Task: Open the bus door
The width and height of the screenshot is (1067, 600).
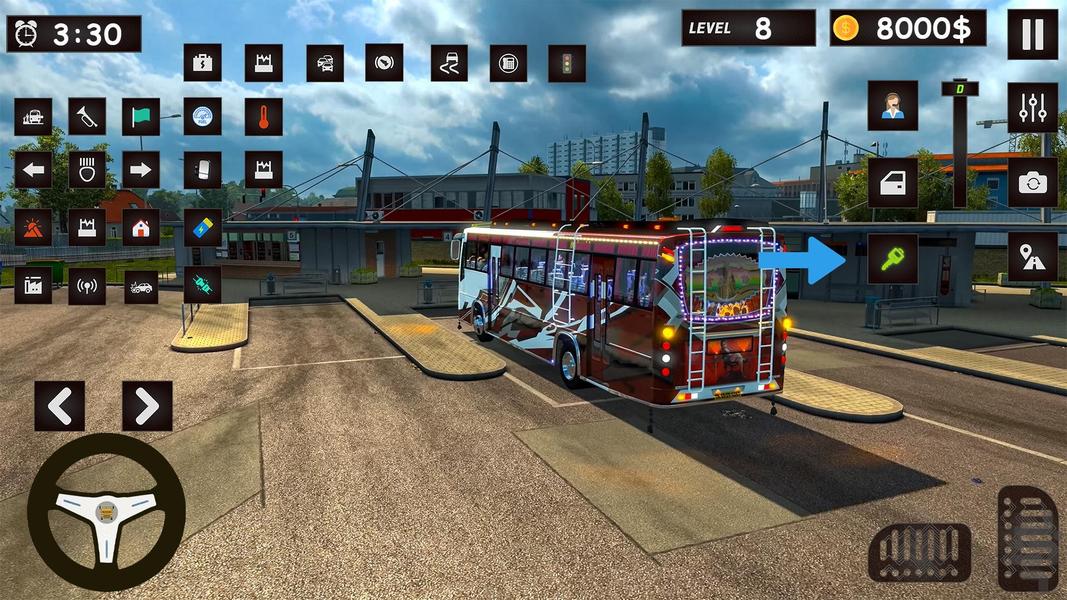Action: coord(893,182)
